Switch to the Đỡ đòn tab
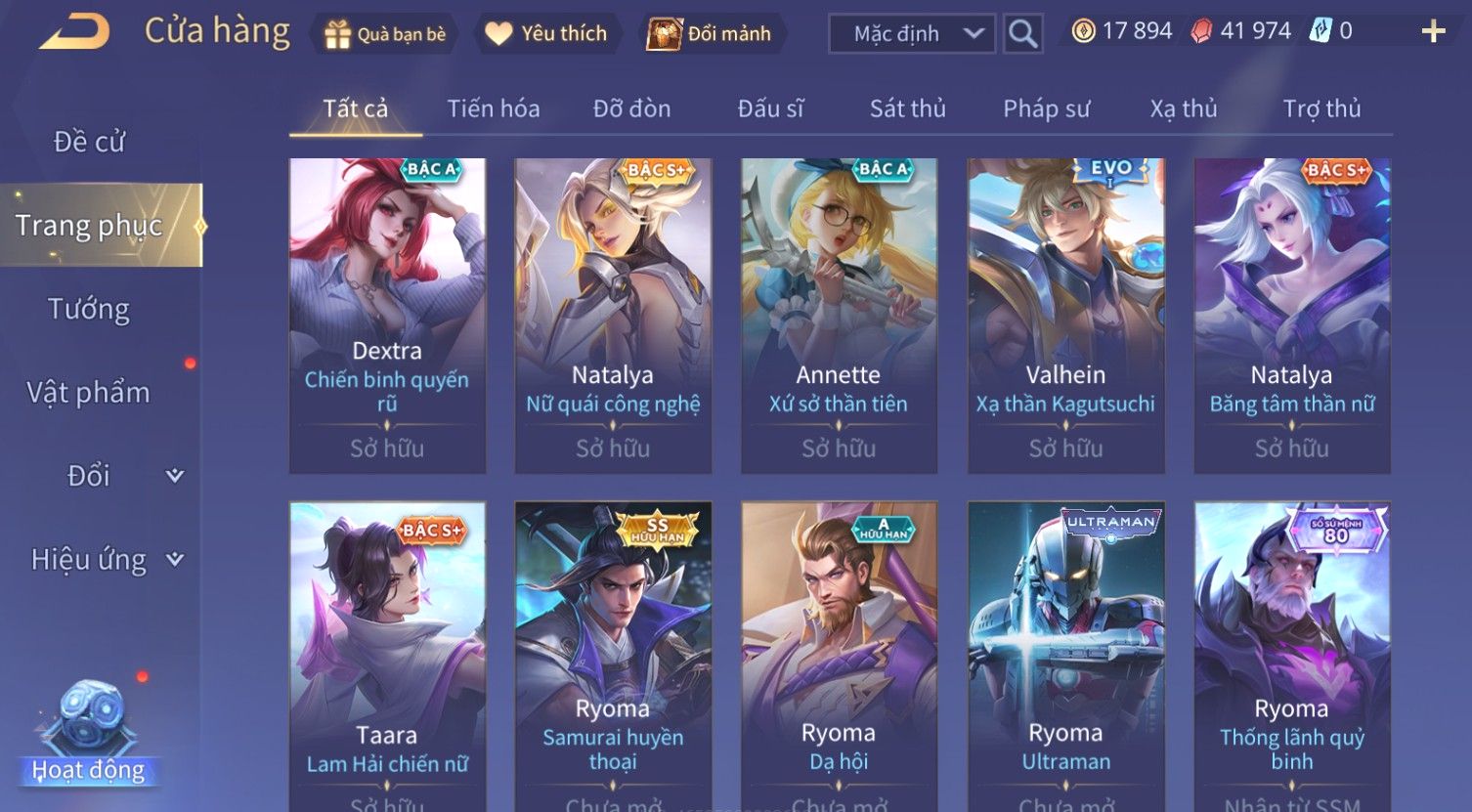1472x812 pixels. point(631,108)
